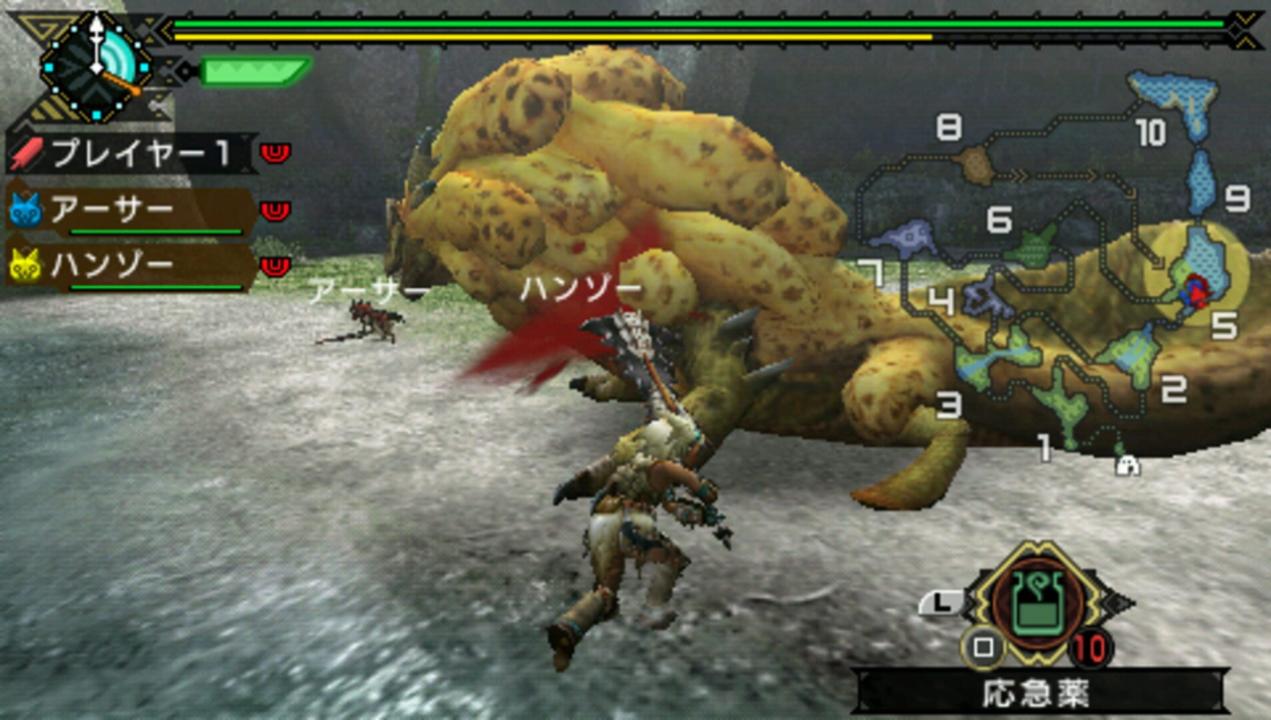Screen dimensions: 1271x720
Task: Choose the ハンゾー companion row
Action: point(132,267)
